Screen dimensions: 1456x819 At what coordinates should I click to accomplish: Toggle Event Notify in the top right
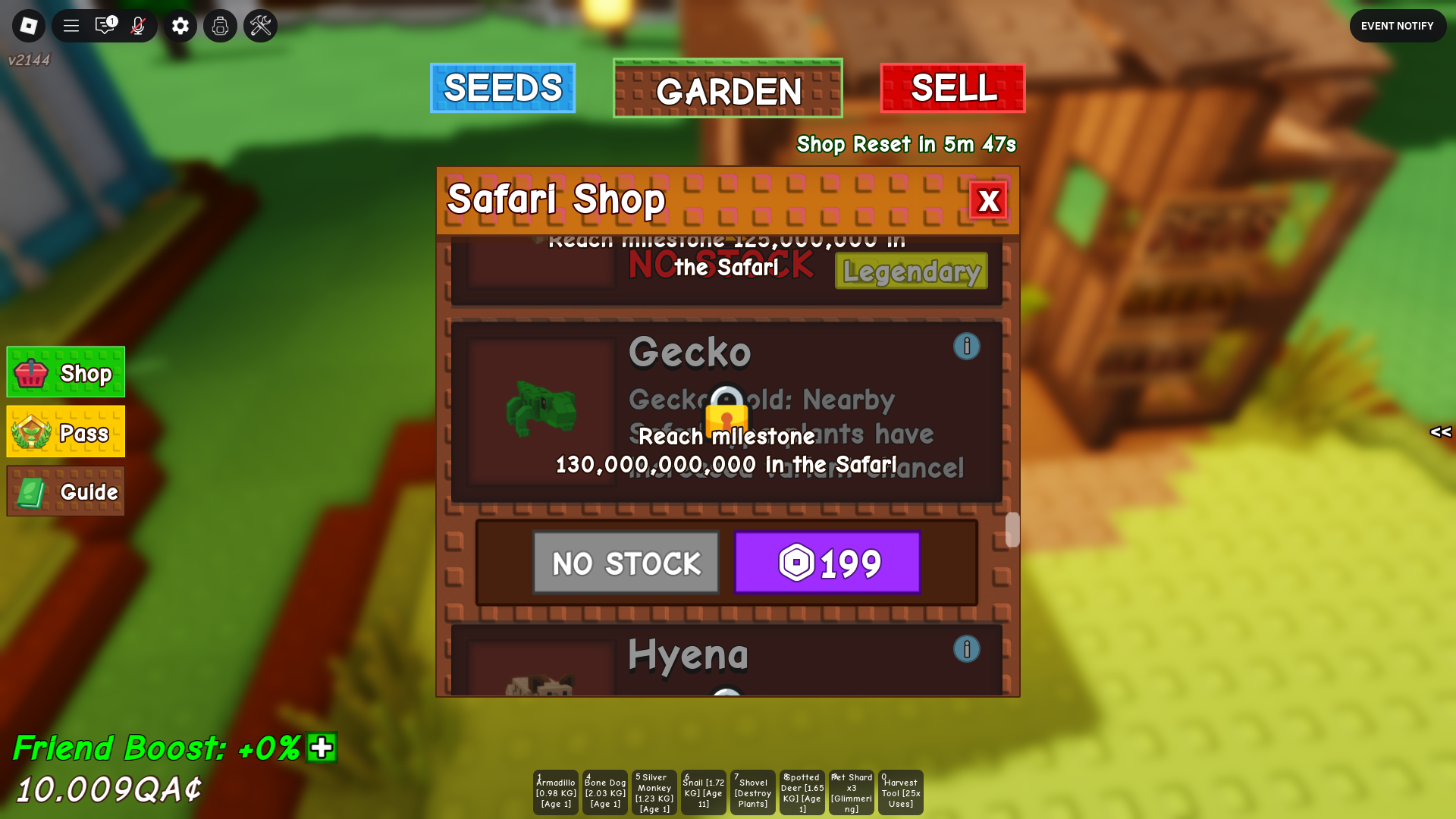(1398, 25)
